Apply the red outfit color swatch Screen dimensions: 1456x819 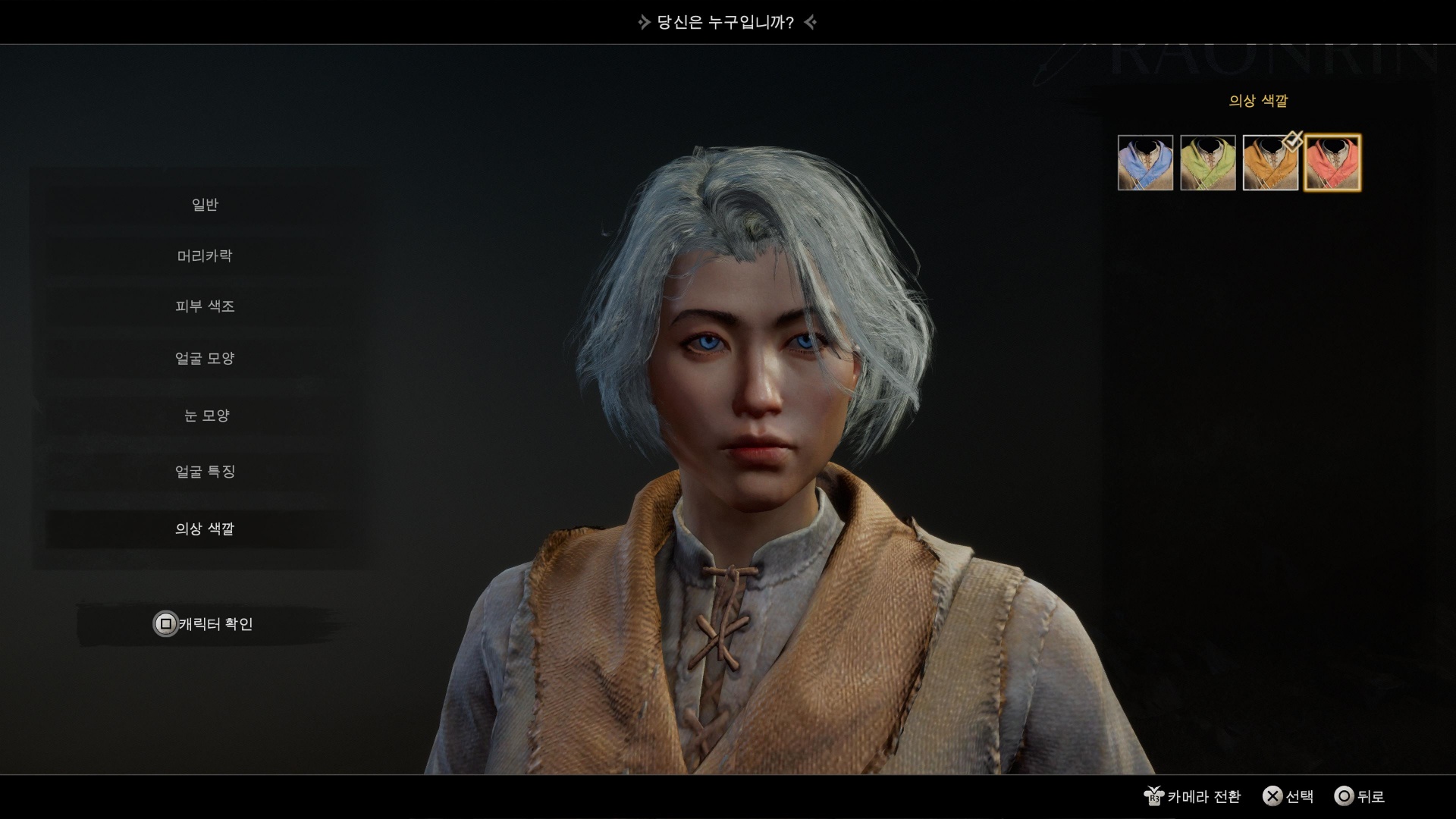click(x=1332, y=163)
